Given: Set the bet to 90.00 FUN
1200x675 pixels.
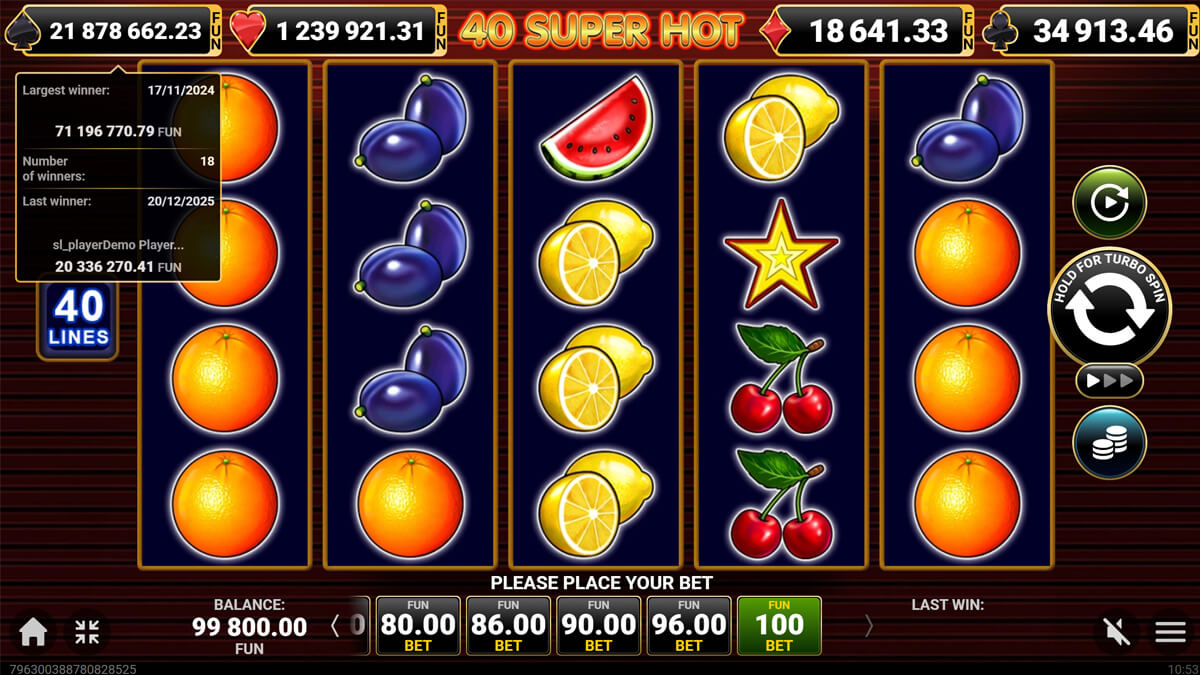Looking at the screenshot, I should (598, 626).
